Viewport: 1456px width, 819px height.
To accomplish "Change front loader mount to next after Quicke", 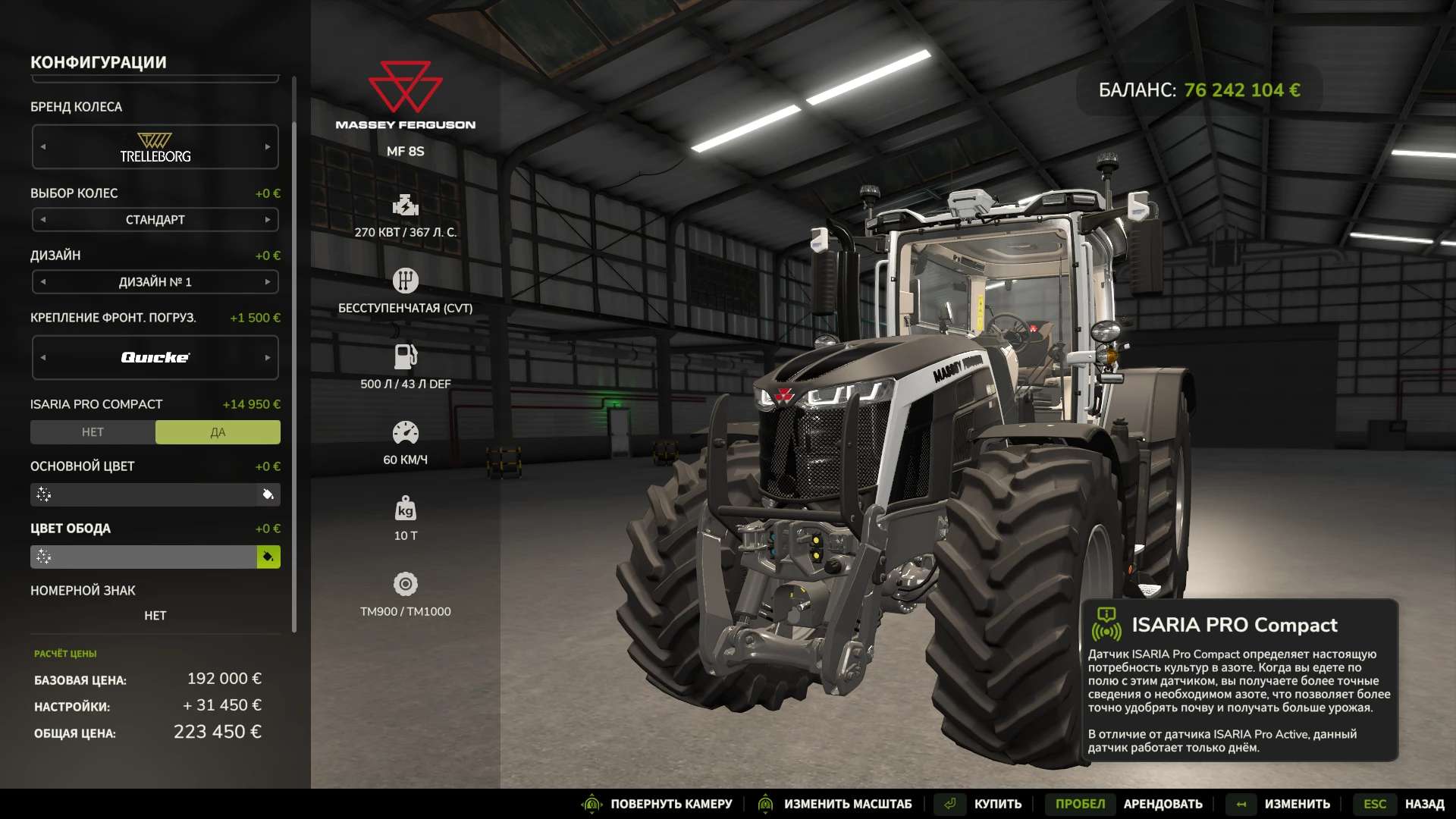I will pyautogui.click(x=268, y=358).
